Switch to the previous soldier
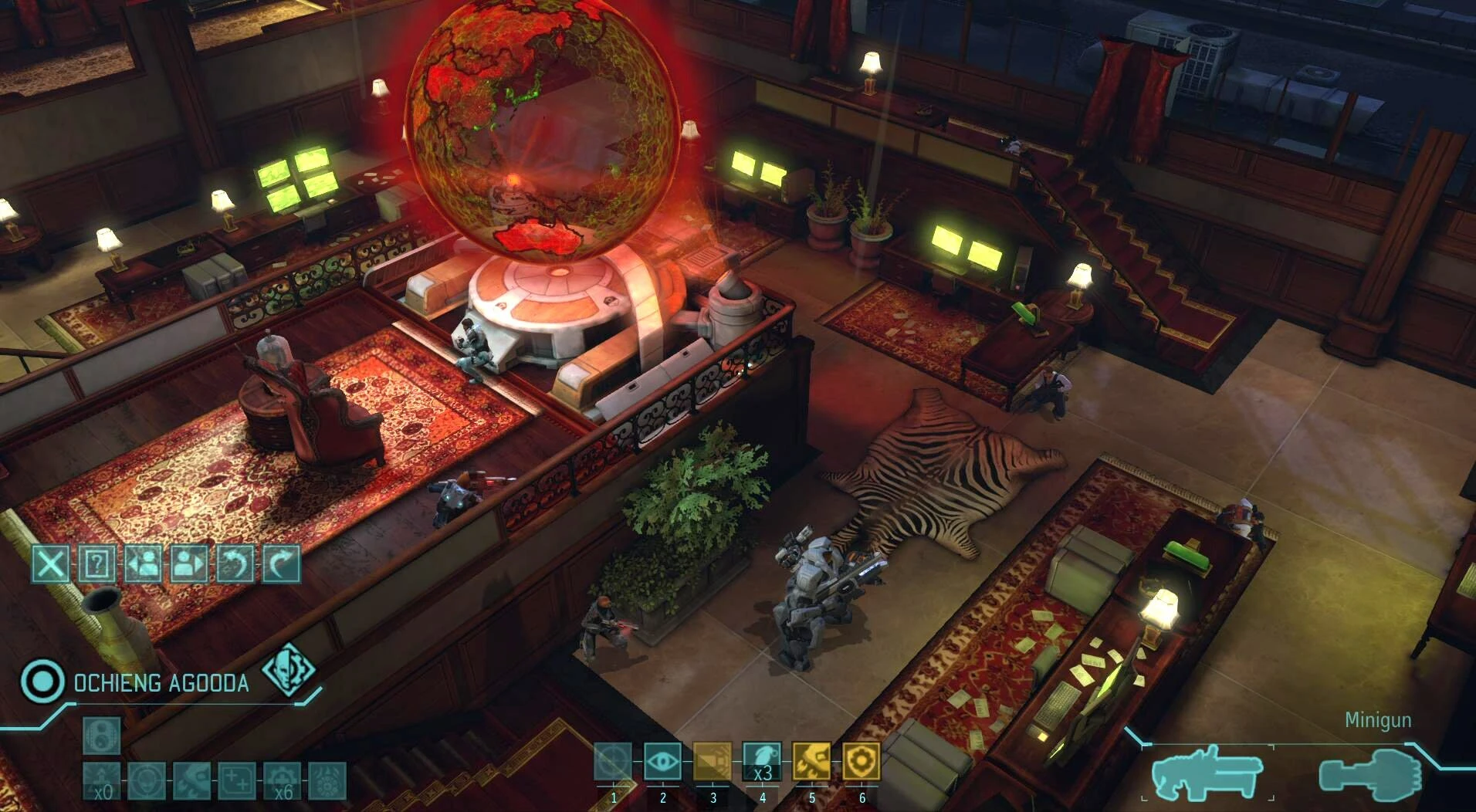1476x812 pixels. pos(143,564)
